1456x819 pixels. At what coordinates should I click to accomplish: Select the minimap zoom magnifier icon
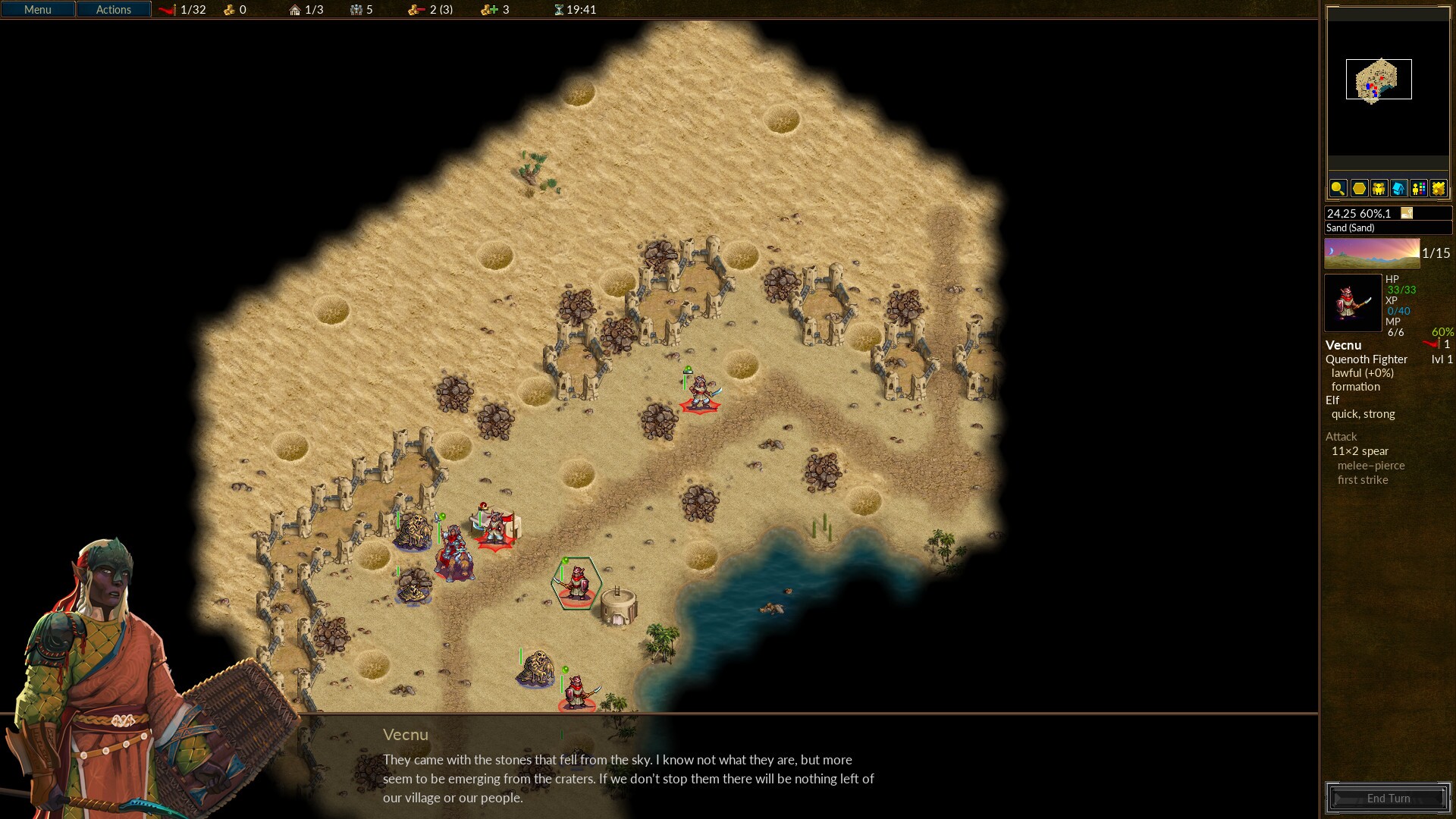tap(1338, 189)
